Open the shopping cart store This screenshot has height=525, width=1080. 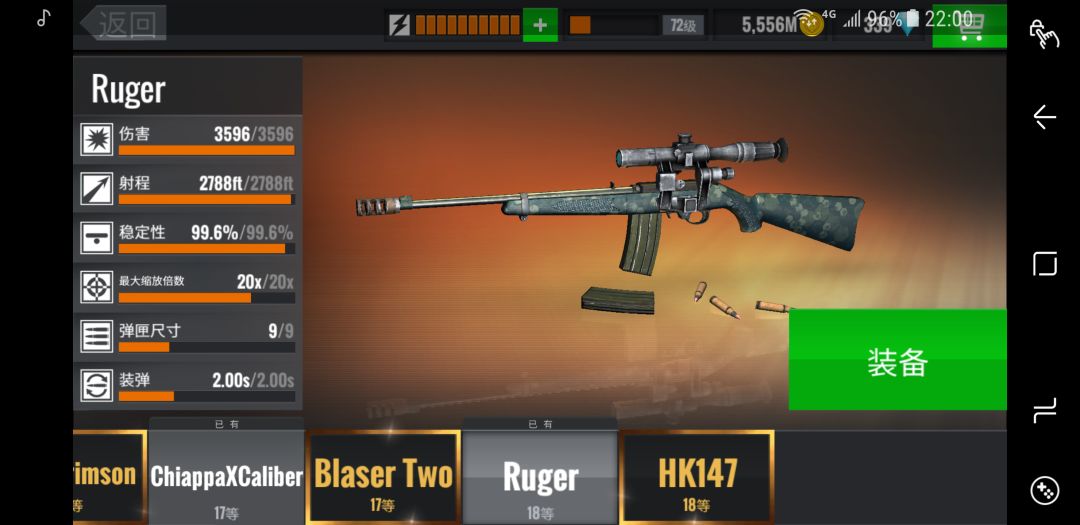(968, 25)
